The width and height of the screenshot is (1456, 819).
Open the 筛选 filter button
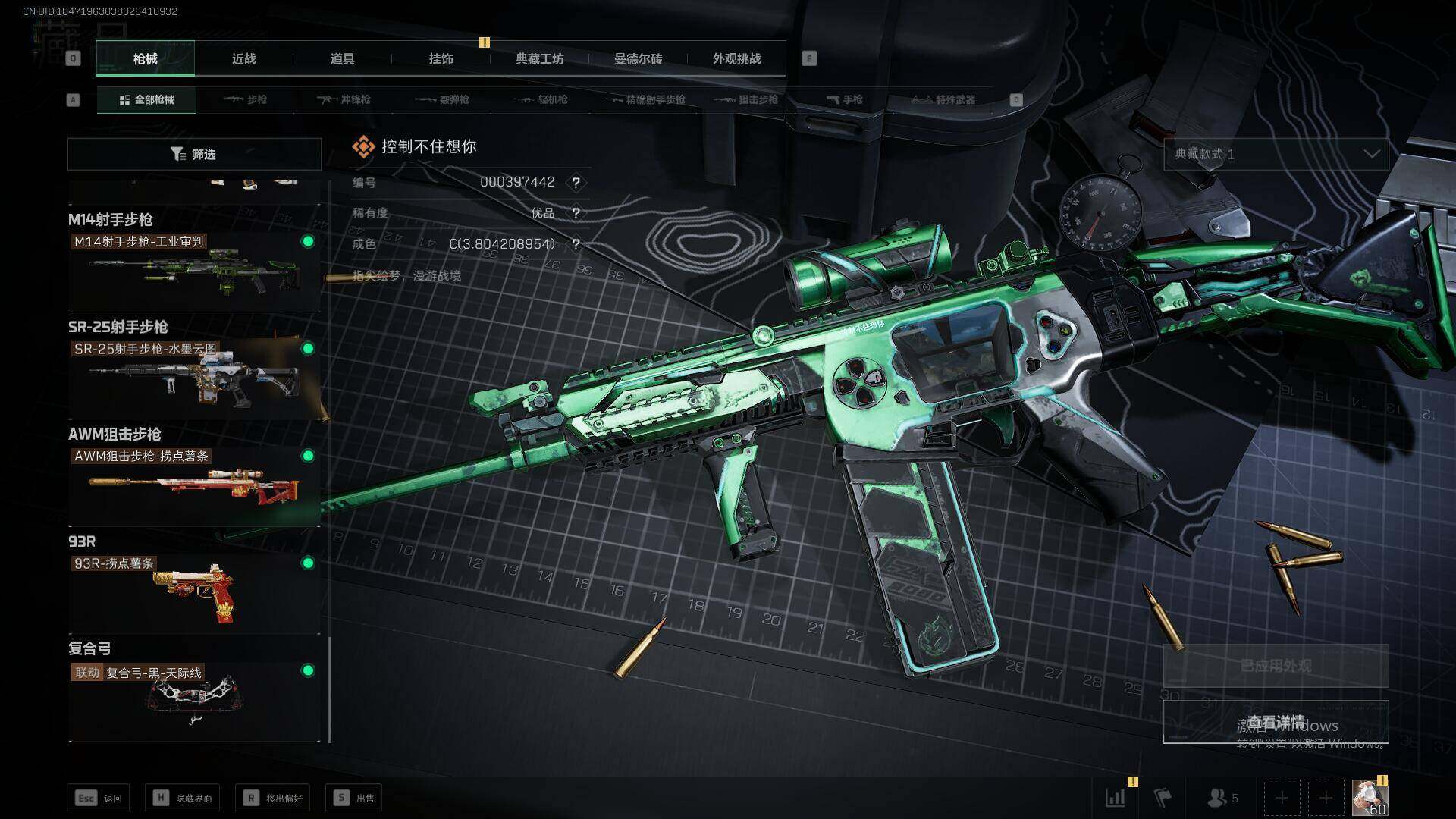(x=194, y=154)
